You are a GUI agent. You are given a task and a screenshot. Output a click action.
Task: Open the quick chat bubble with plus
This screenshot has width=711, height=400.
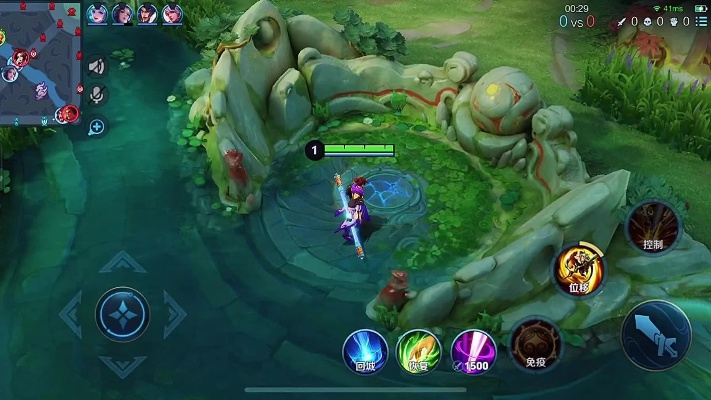(96, 127)
